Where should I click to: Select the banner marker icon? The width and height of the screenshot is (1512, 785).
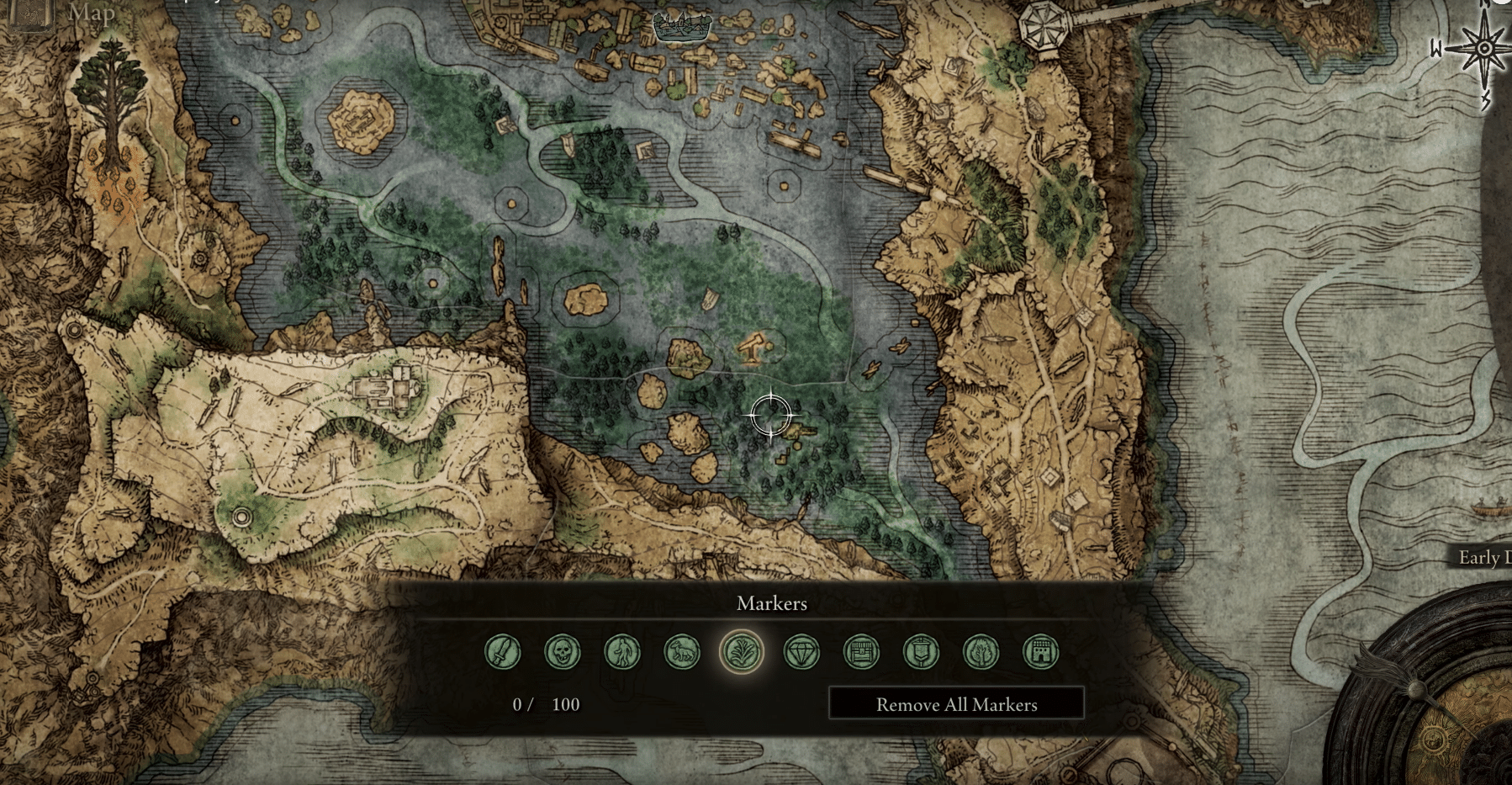(x=921, y=652)
